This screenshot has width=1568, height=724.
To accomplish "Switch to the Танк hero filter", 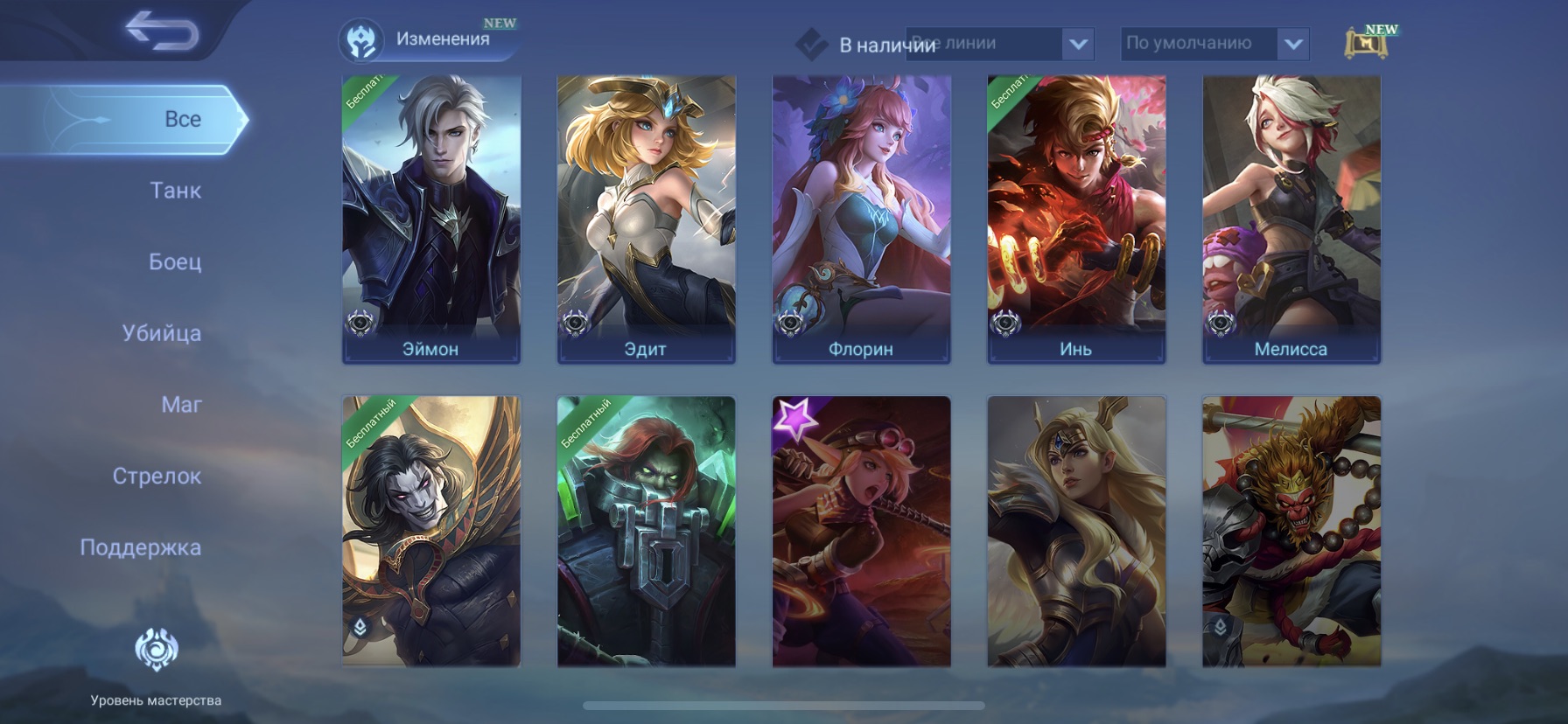I will click(x=175, y=191).
